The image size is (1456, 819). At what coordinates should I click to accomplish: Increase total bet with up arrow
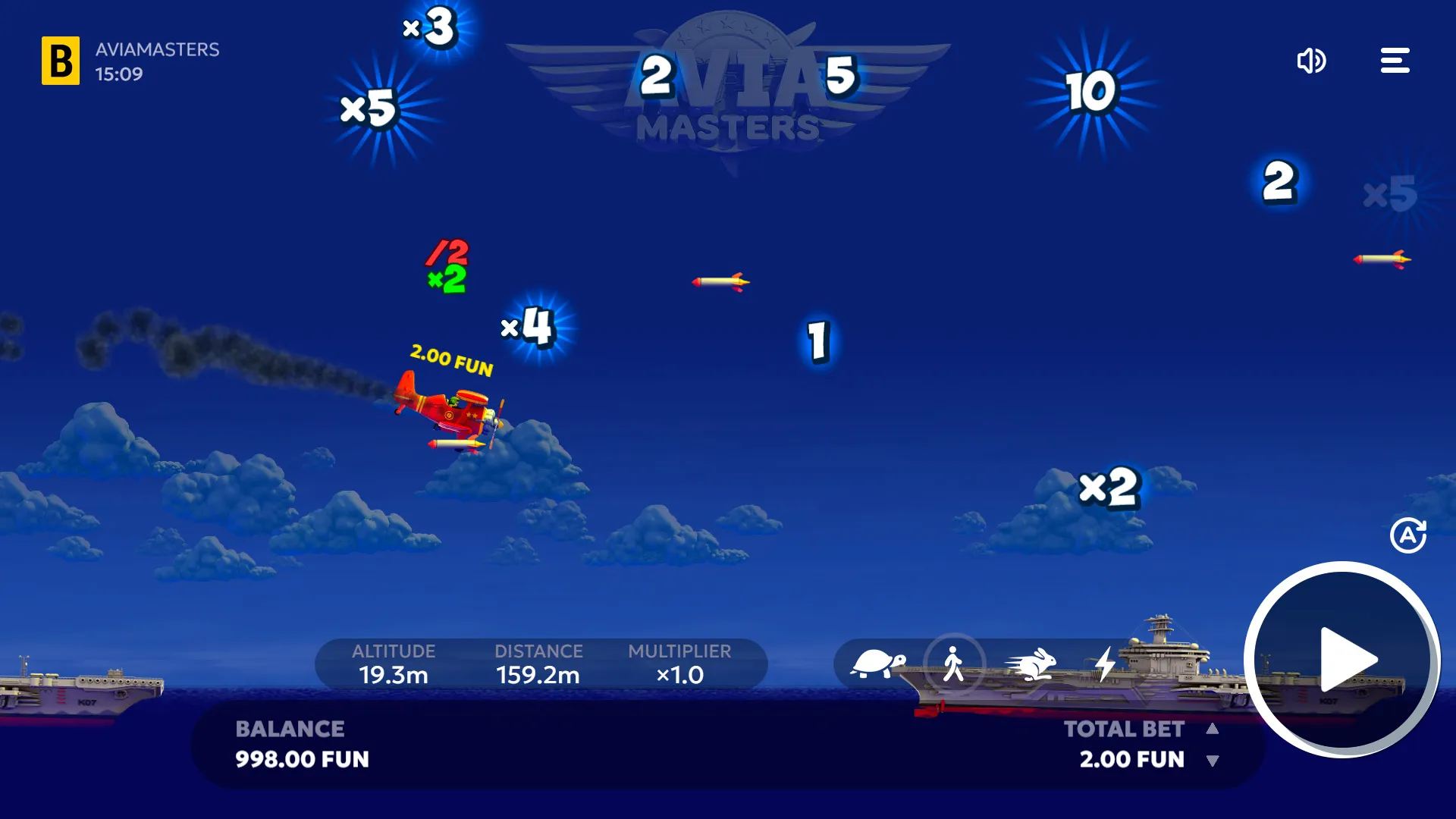(x=1211, y=729)
